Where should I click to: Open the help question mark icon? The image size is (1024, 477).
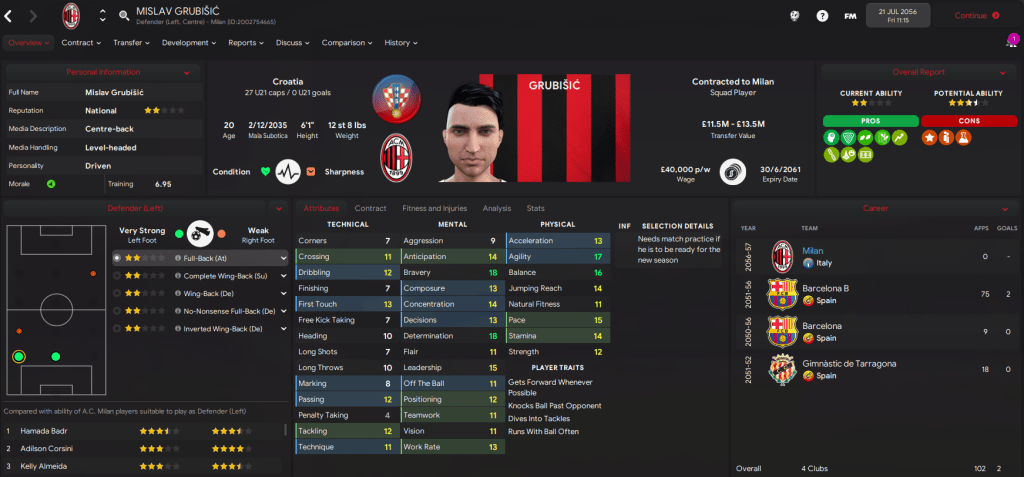tap(822, 16)
